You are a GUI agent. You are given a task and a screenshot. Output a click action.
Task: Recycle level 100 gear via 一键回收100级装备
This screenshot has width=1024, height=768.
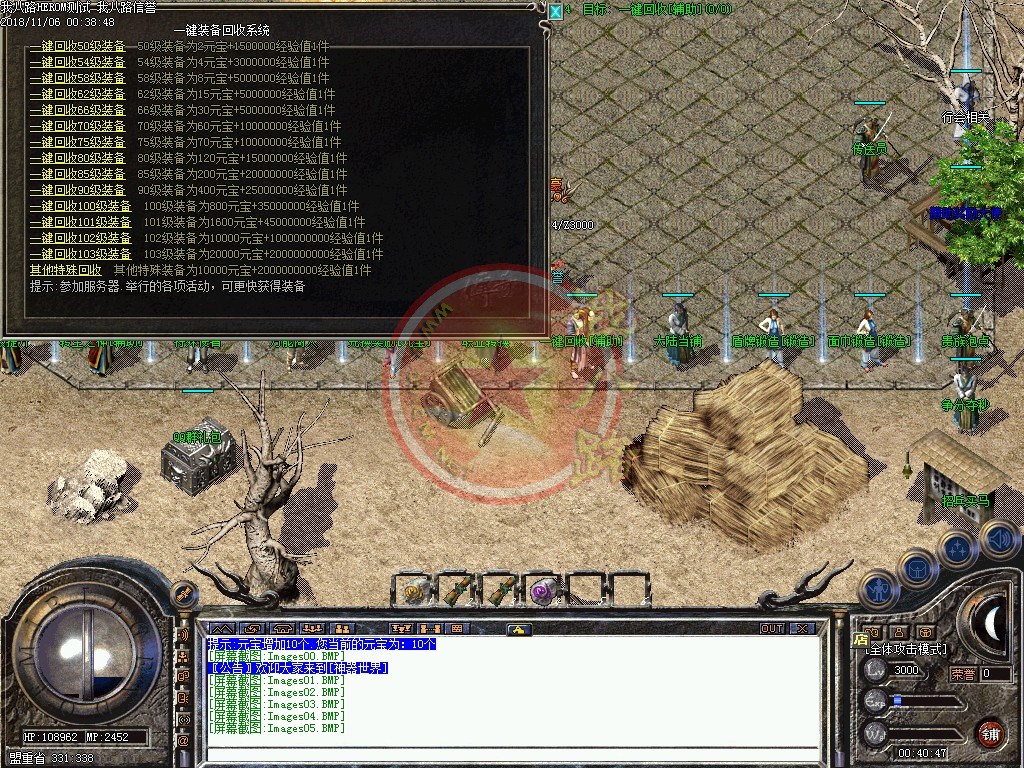click(81, 206)
